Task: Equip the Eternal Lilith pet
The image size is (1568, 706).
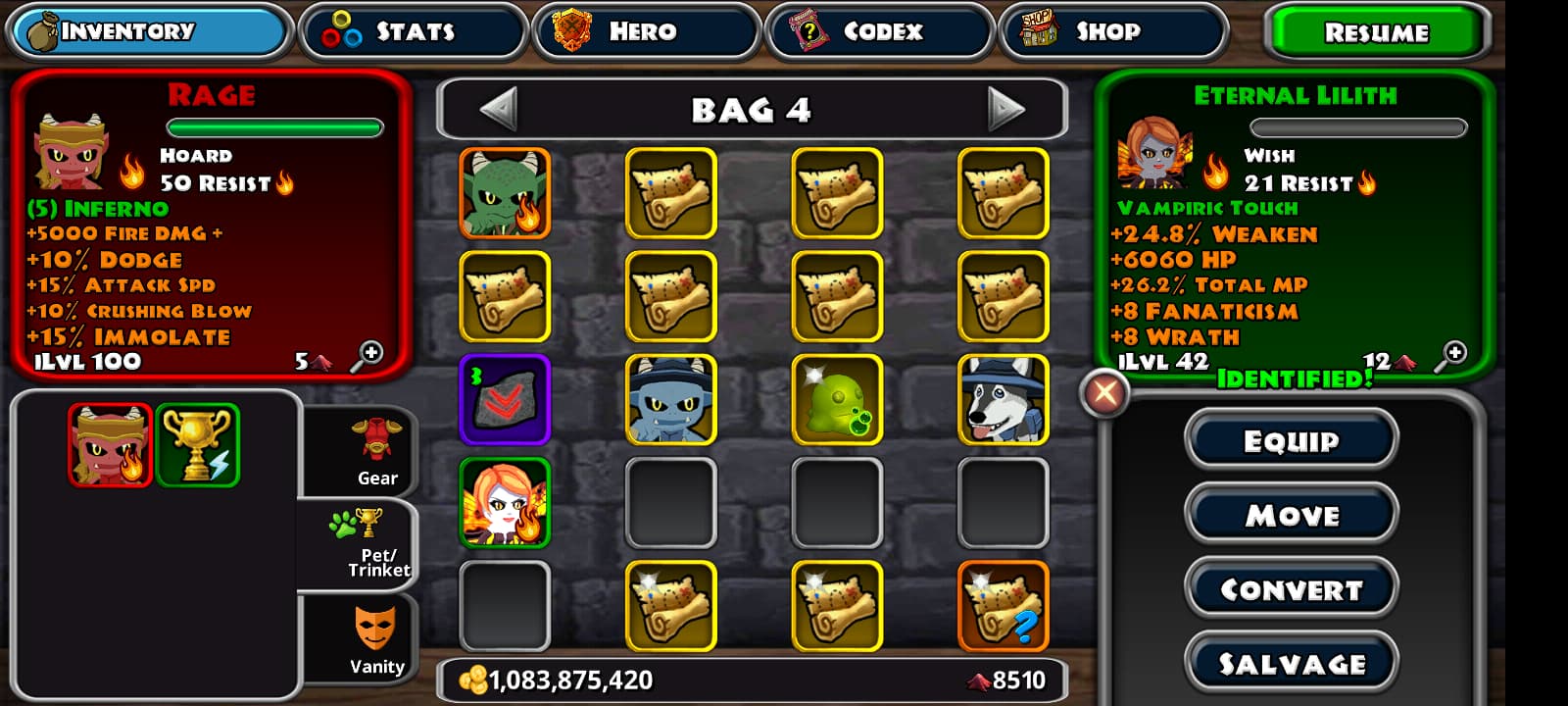Action: [1291, 441]
